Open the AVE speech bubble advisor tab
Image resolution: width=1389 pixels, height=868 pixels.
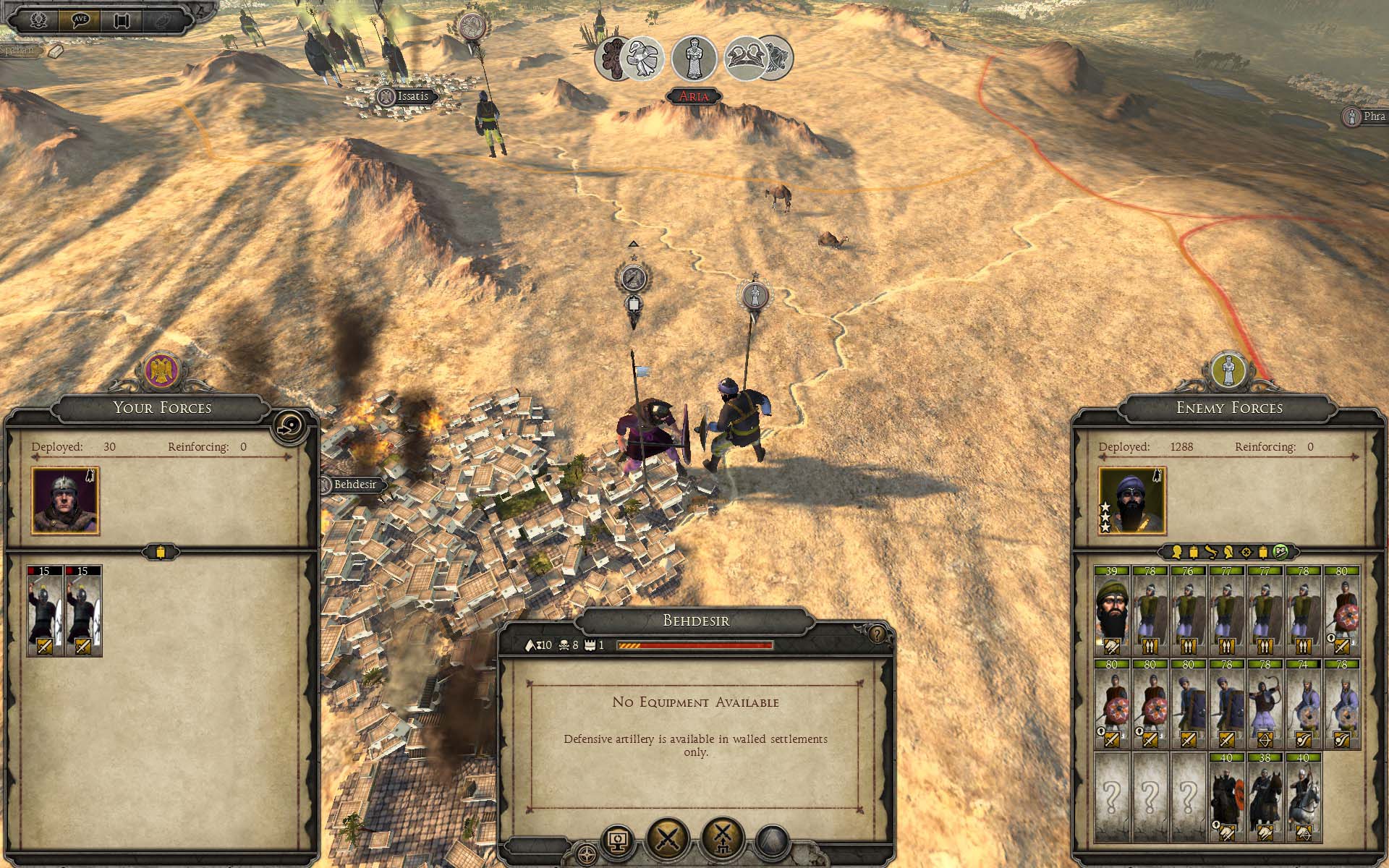80,20
